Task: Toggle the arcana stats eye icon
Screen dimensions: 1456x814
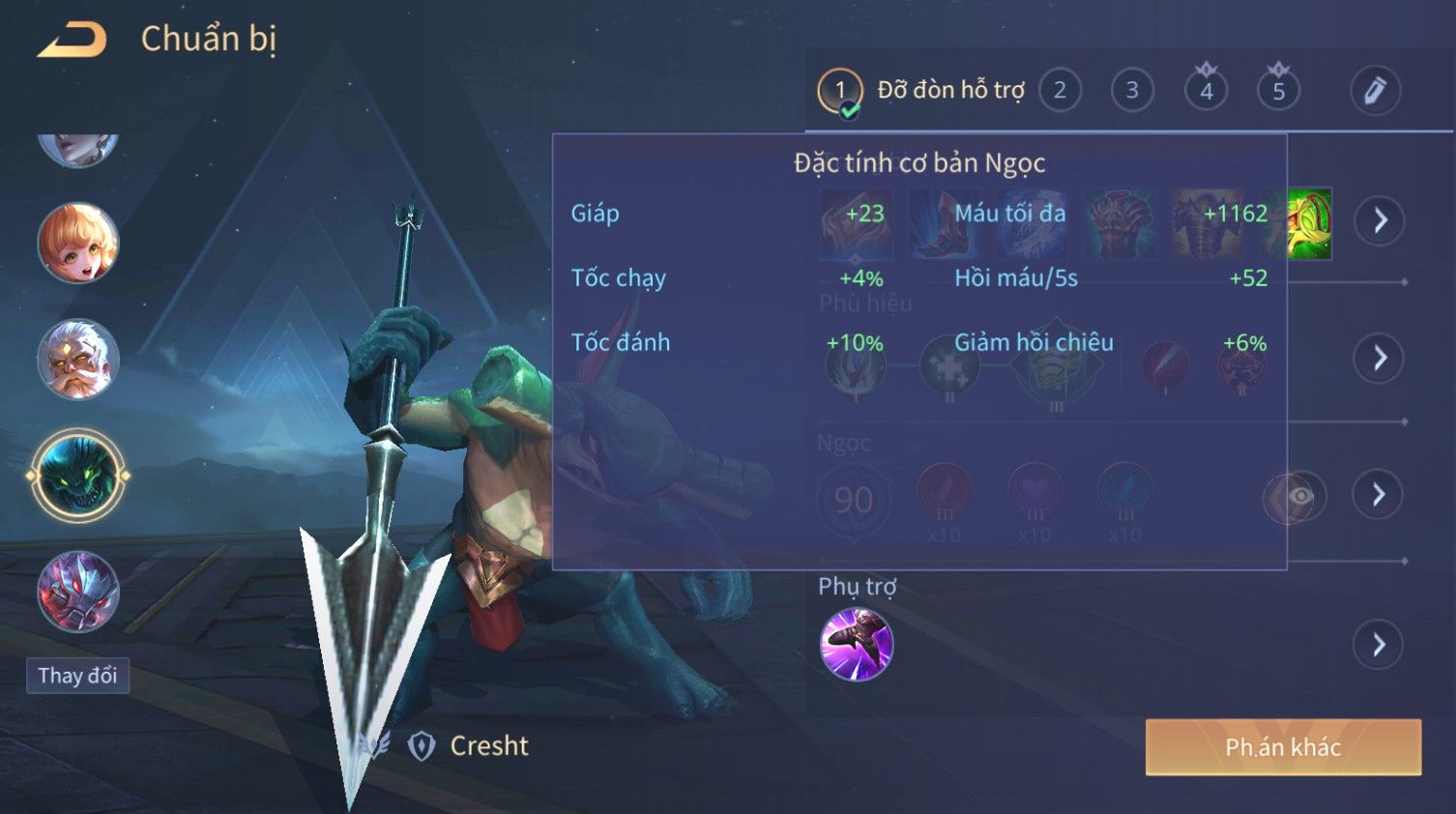Action: (1300, 496)
